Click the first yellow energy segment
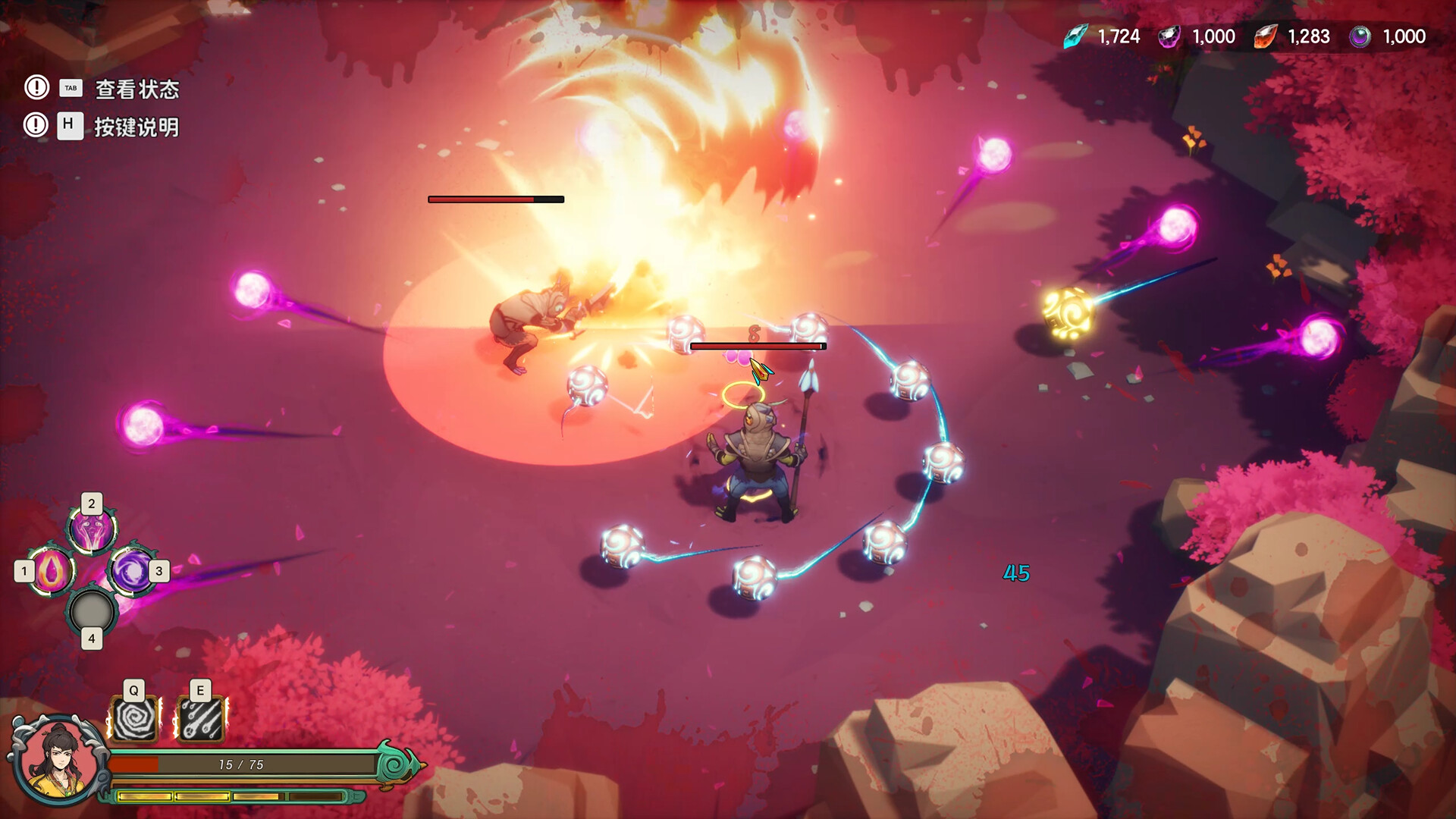Screen dimensions: 1456x819 tap(144, 797)
